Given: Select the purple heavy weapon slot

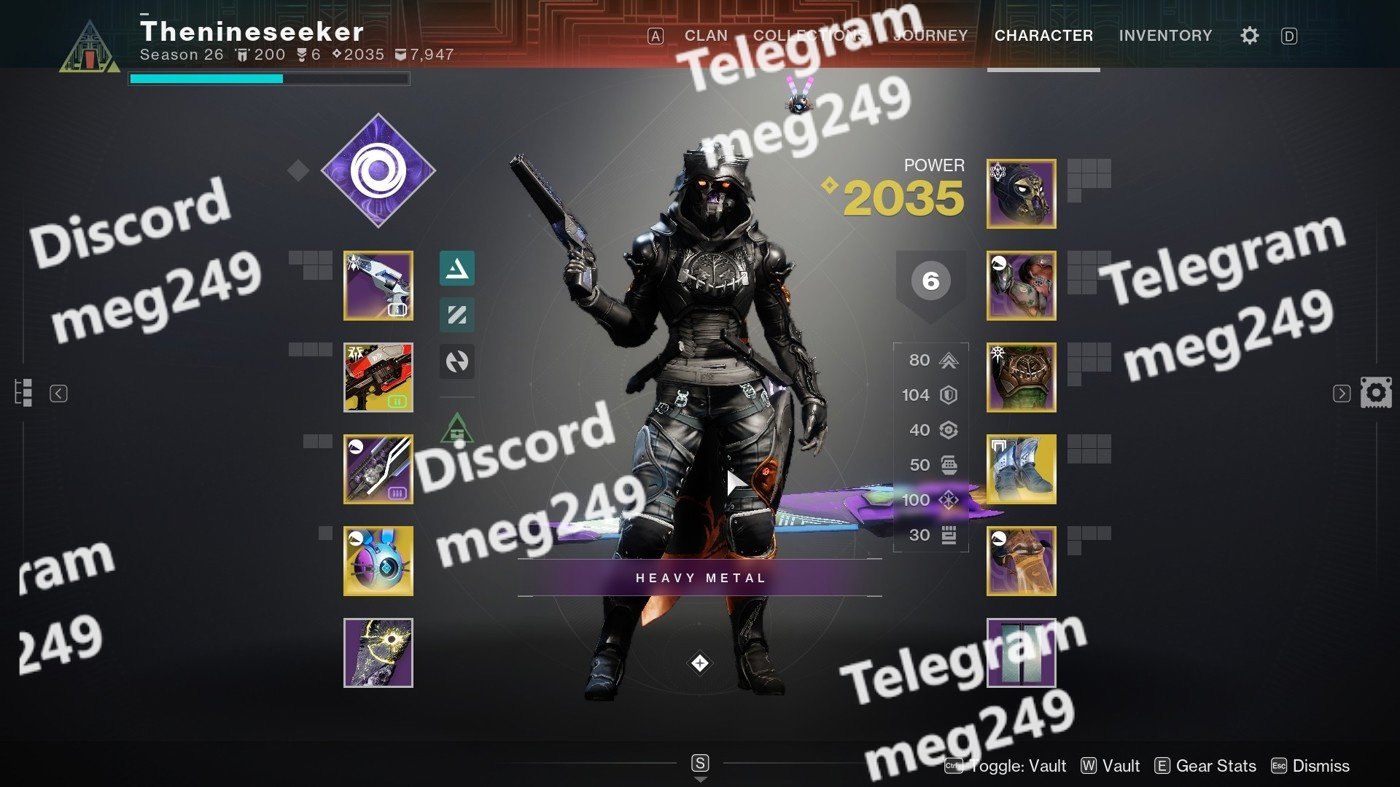Looking at the screenshot, I should coord(378,469).
